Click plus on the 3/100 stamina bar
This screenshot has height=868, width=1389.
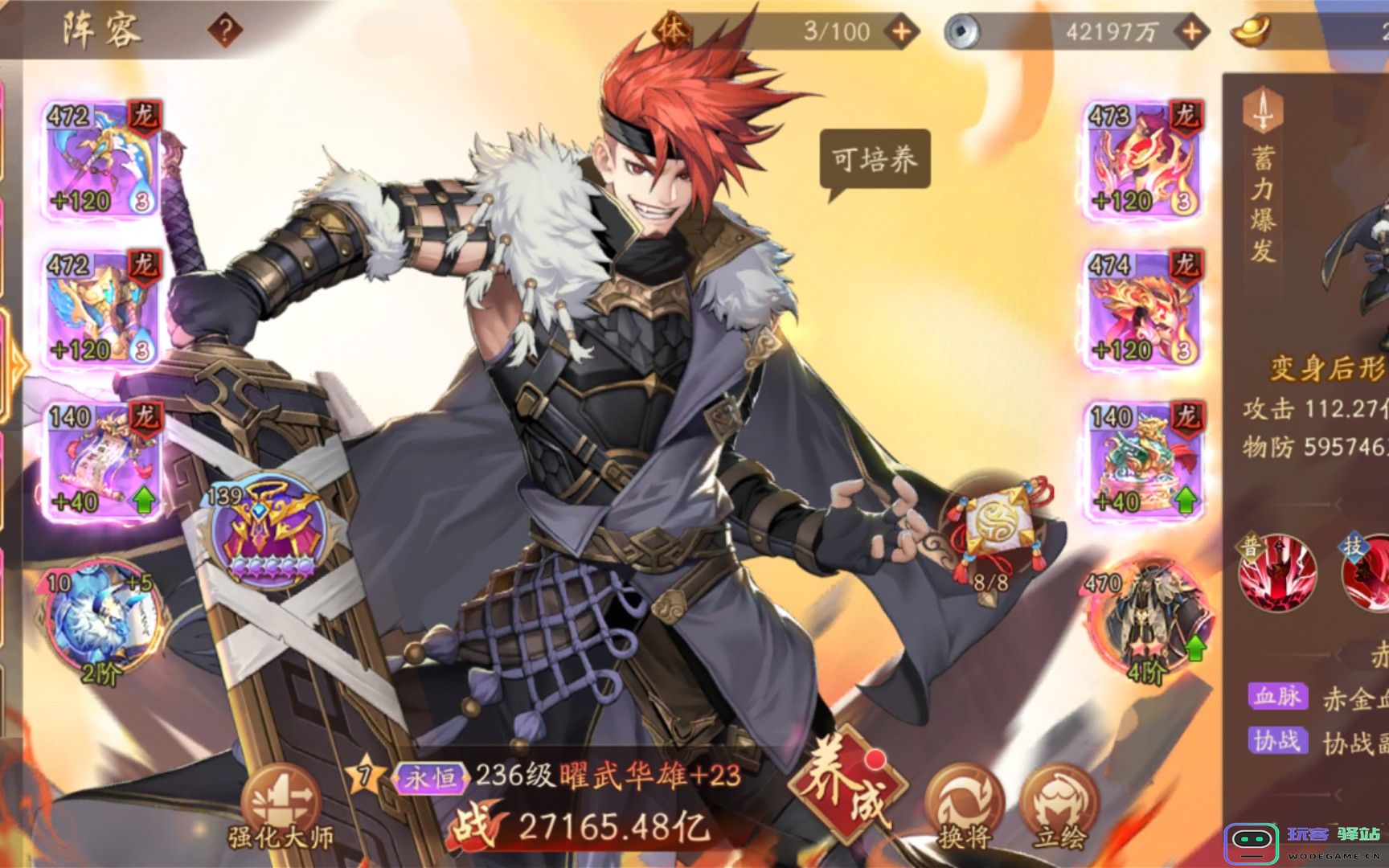pos(902,32)
